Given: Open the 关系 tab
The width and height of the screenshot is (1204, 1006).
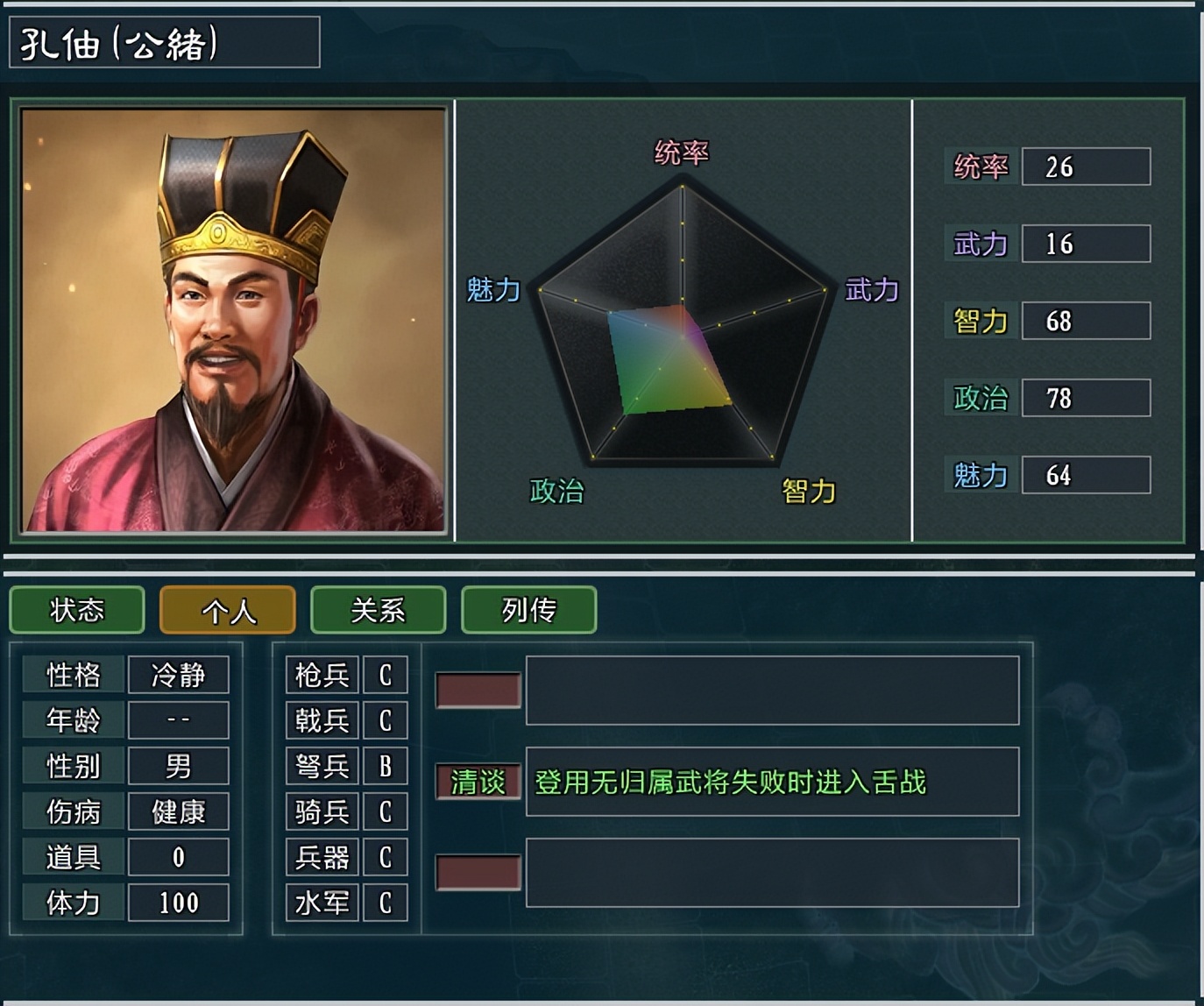Looking at the screenshot, I should coord(378,610).
